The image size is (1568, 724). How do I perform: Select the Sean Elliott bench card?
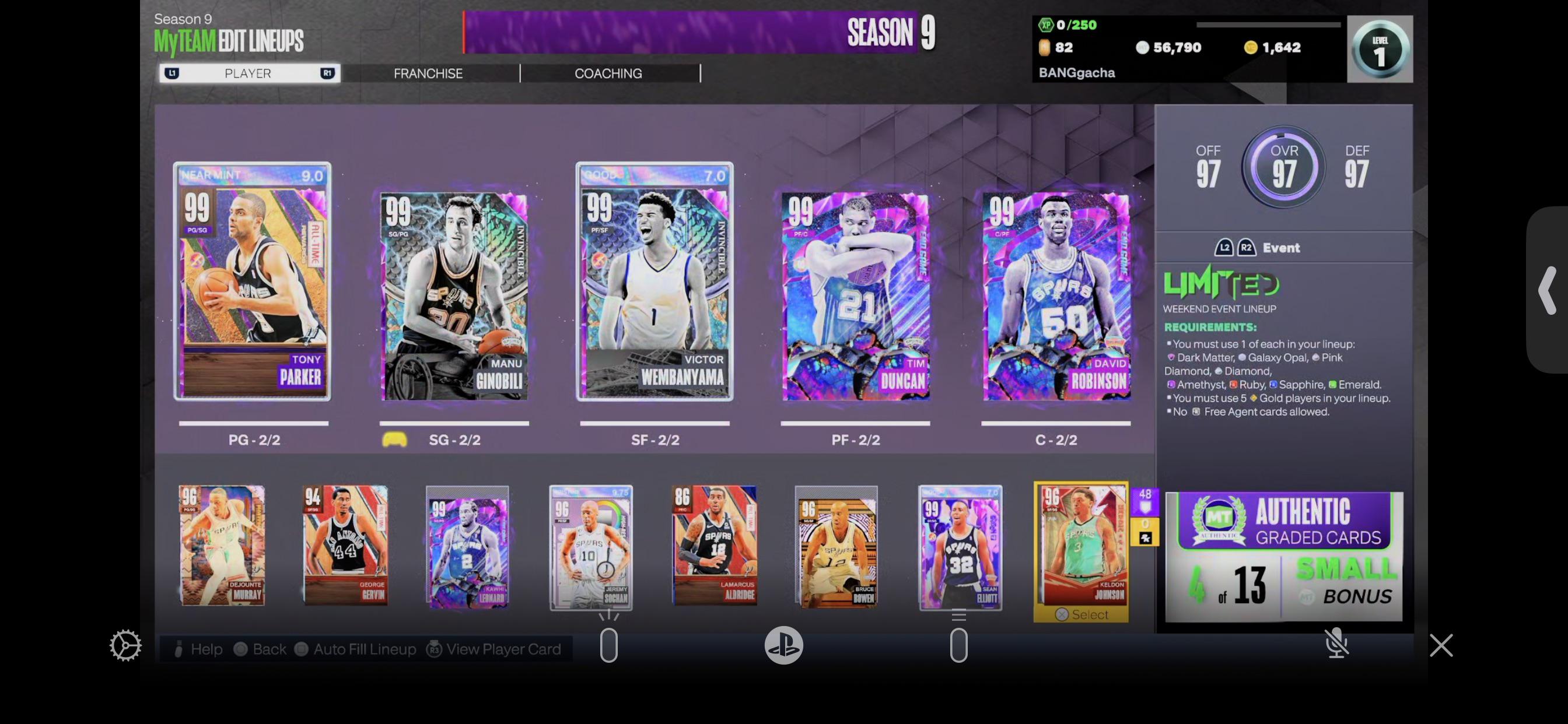point(960,547)
